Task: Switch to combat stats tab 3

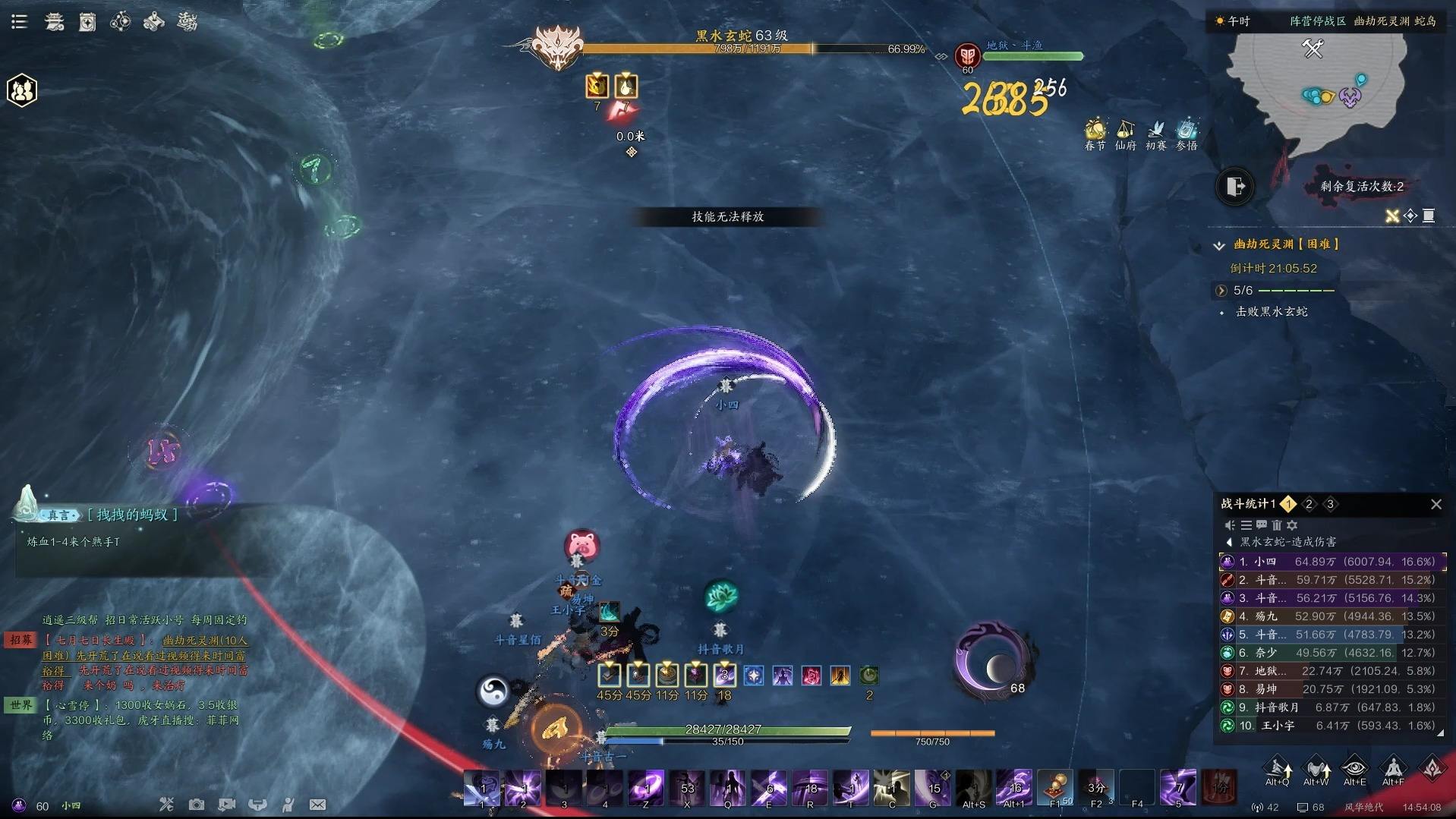Action: pos(1330,504)
